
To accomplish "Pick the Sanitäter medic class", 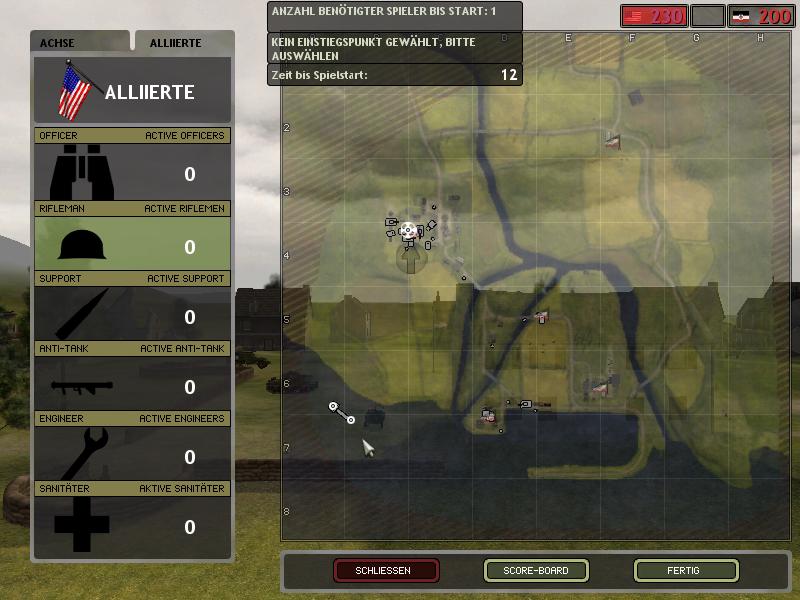I will [x=133, y=525].
